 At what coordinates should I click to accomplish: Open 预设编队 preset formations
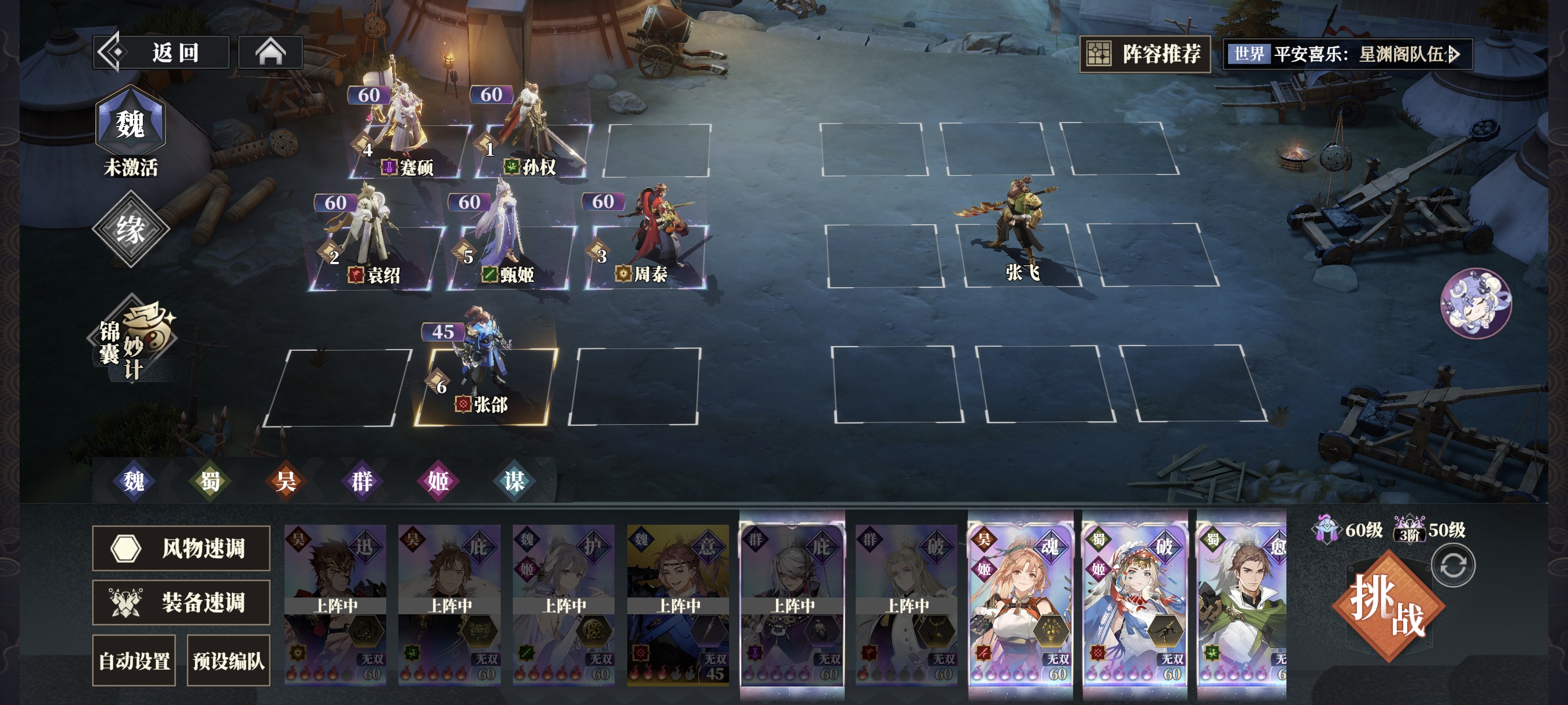pos(228,661)
